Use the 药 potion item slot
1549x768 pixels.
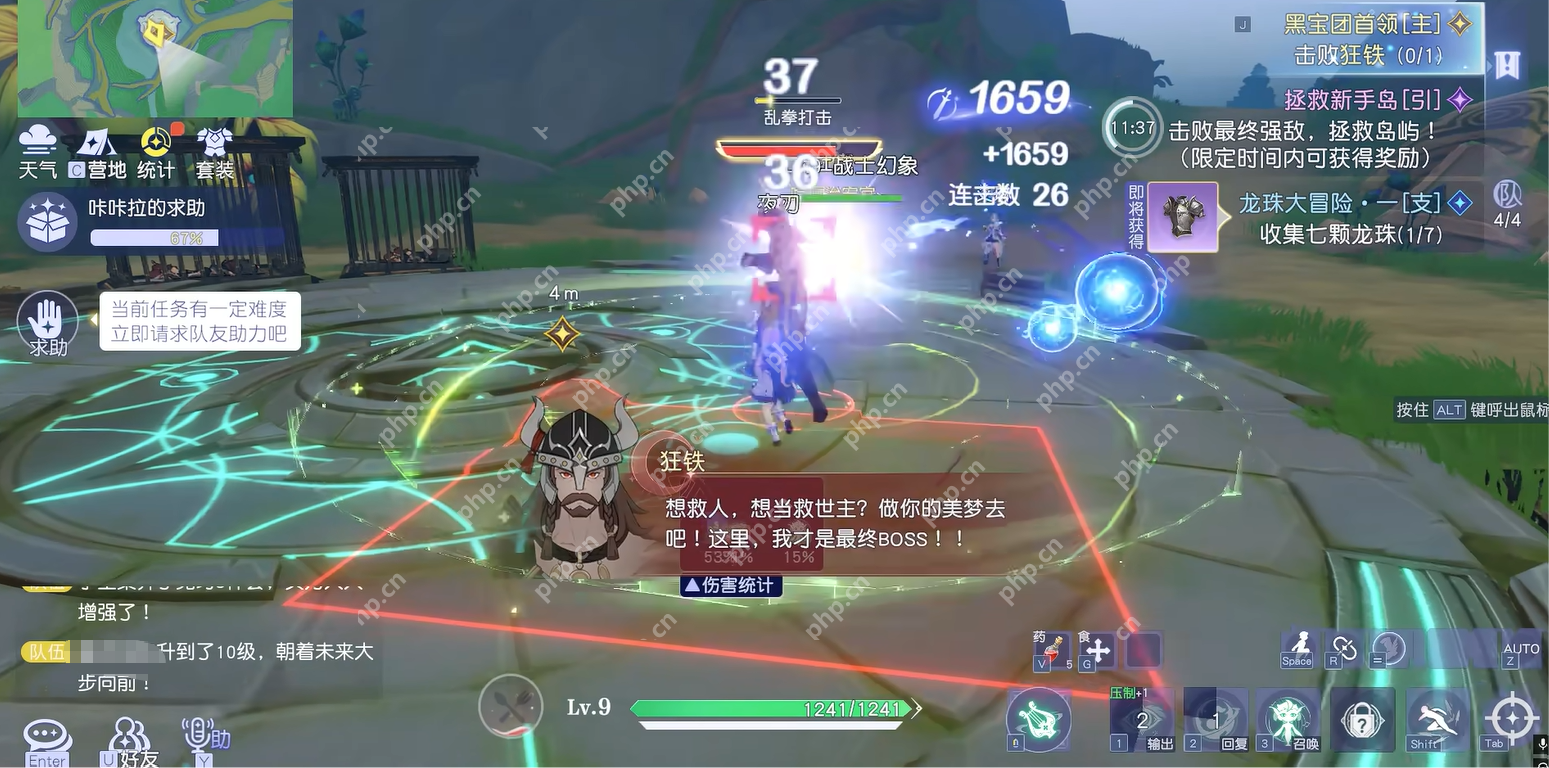click(1051, 650)
